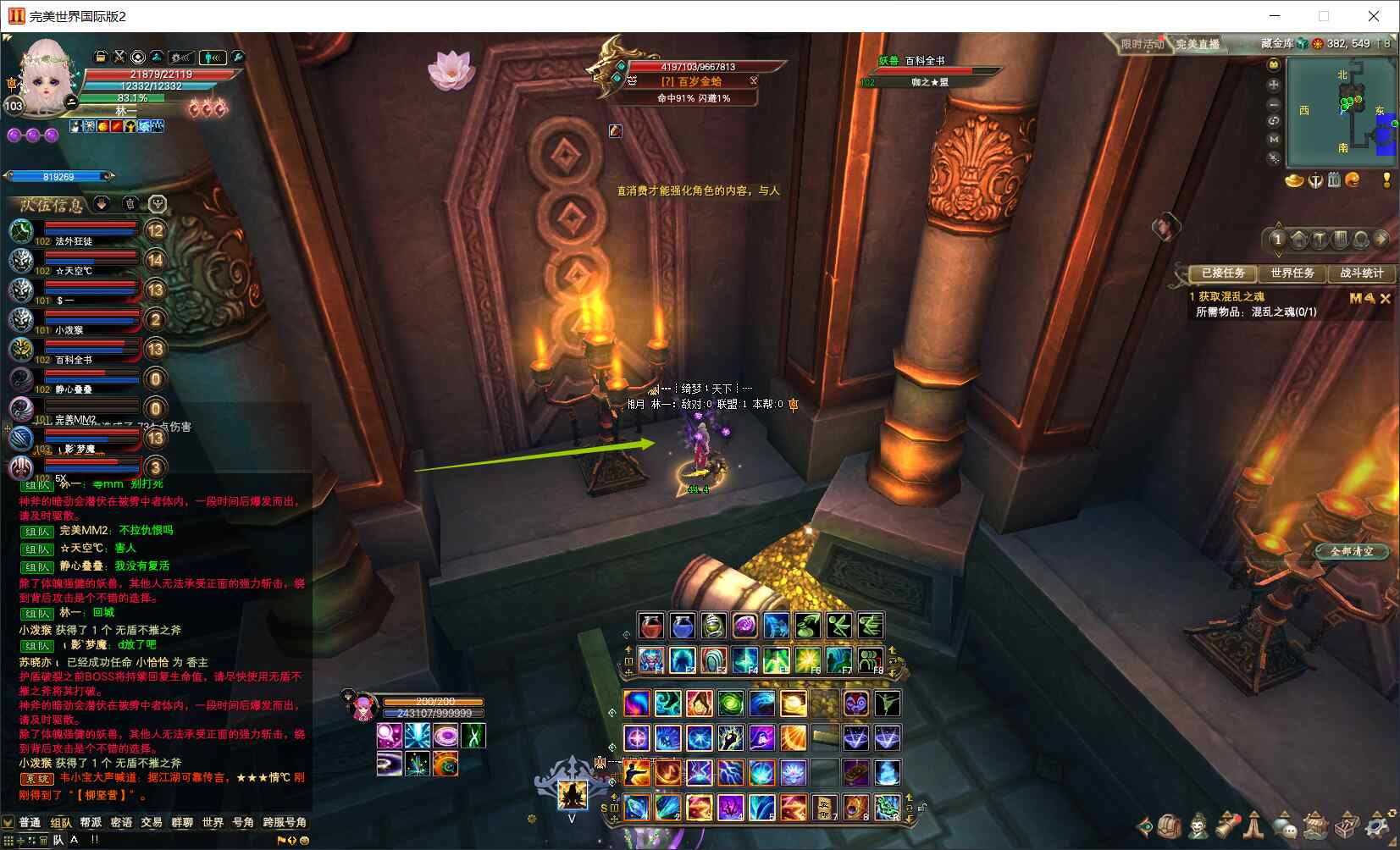This screenshot has width=1400, height=850.
Task: Close the 获取混乱之魂 quest tracker entry
Action: 1386,298
